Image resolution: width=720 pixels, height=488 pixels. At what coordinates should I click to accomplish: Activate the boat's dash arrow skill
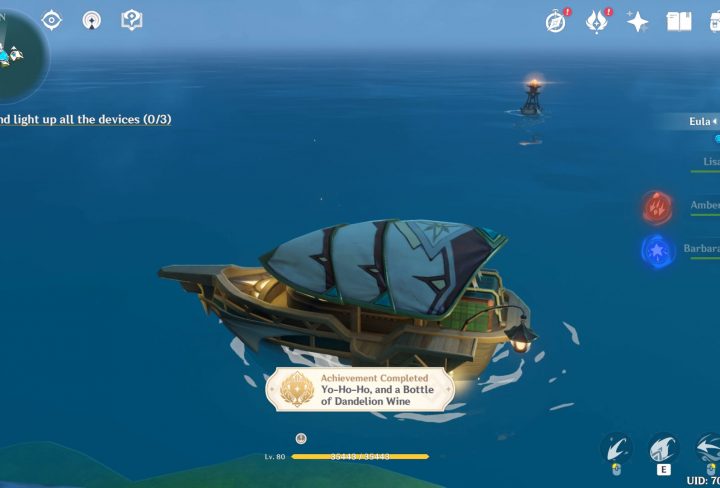(708, 448)
